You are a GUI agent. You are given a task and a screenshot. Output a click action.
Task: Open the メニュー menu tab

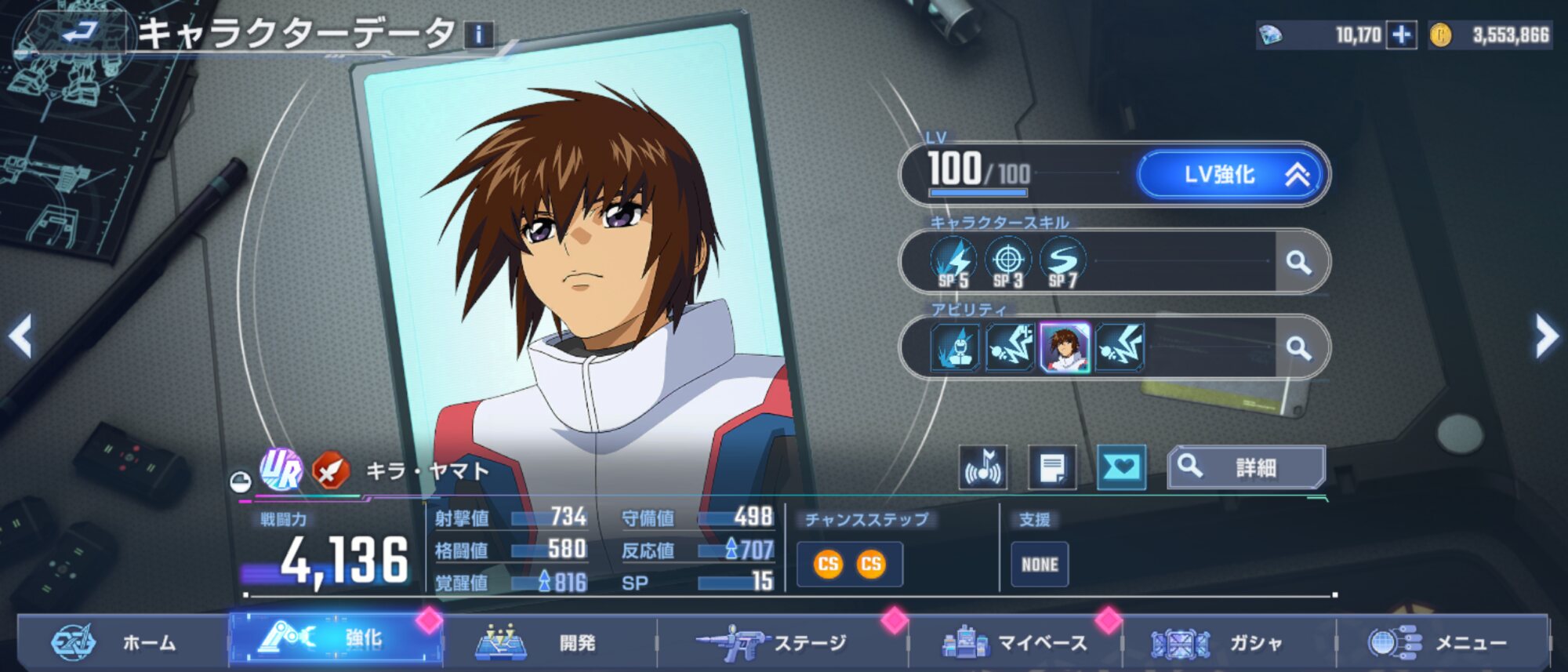(x=1441, y=643)
